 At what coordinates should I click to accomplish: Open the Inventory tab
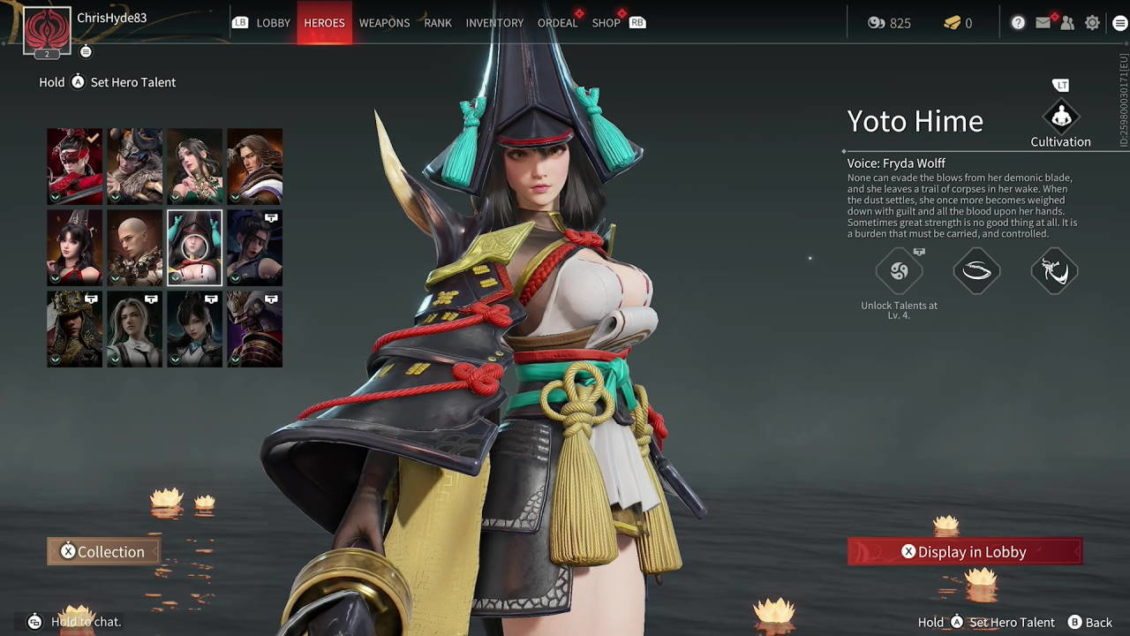[x=494, y=23]
